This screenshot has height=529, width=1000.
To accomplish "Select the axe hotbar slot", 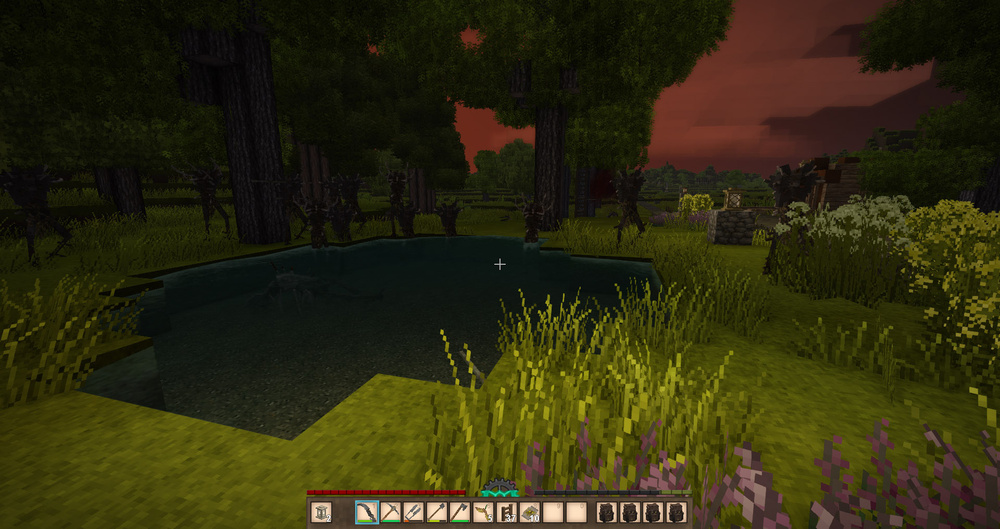I will coord(460,513).
